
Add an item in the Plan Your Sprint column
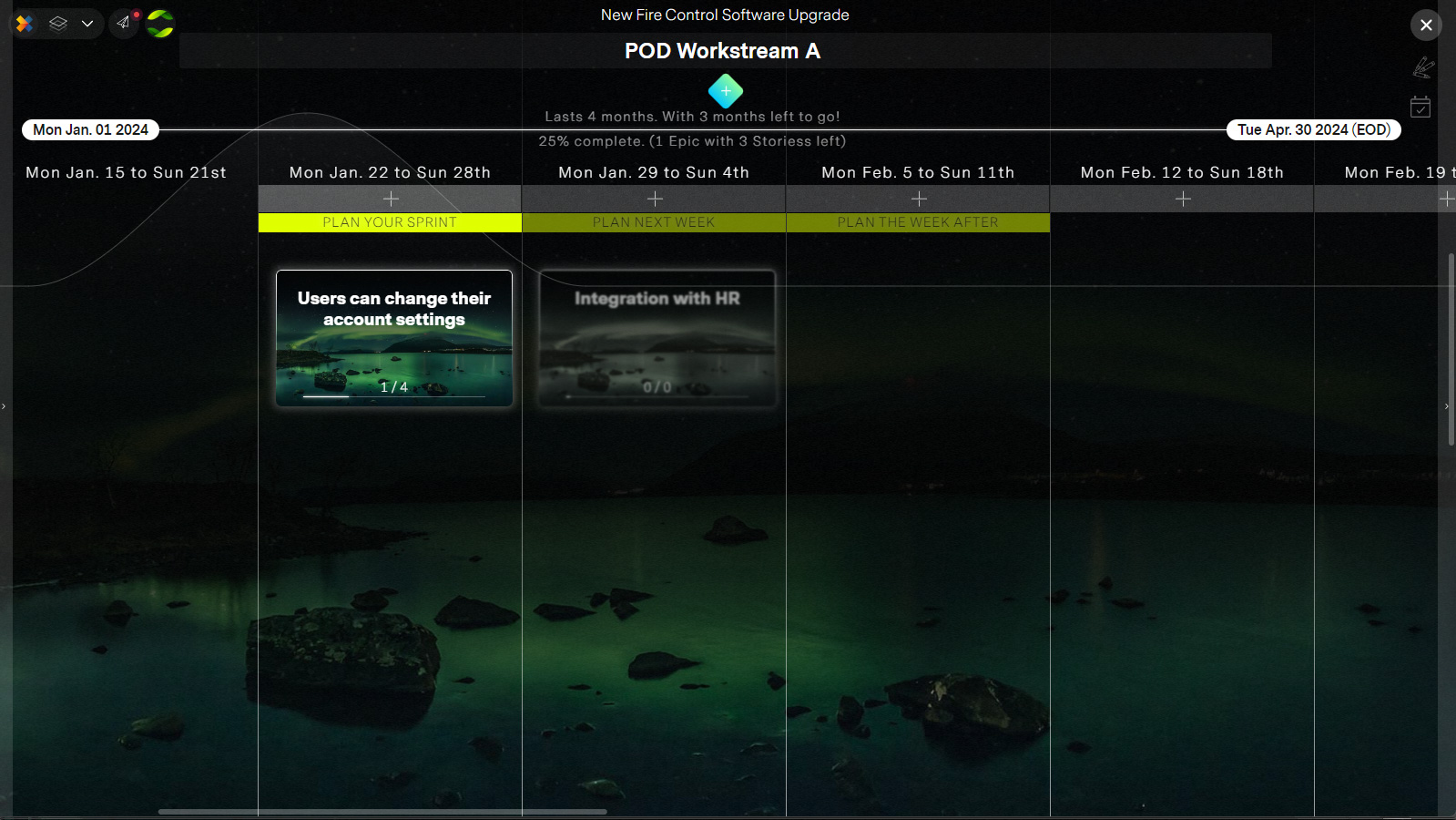click(x=390, y=199)
